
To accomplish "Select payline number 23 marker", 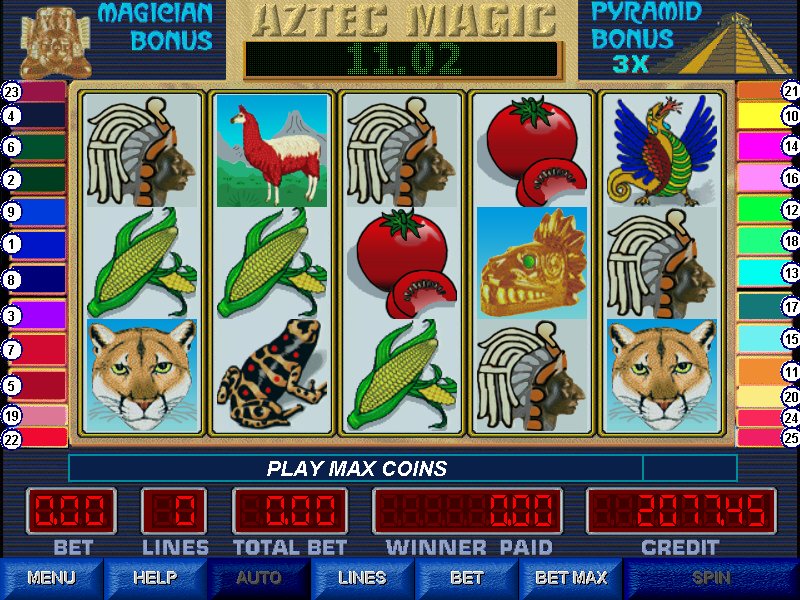I will click(x=12, y=91).
